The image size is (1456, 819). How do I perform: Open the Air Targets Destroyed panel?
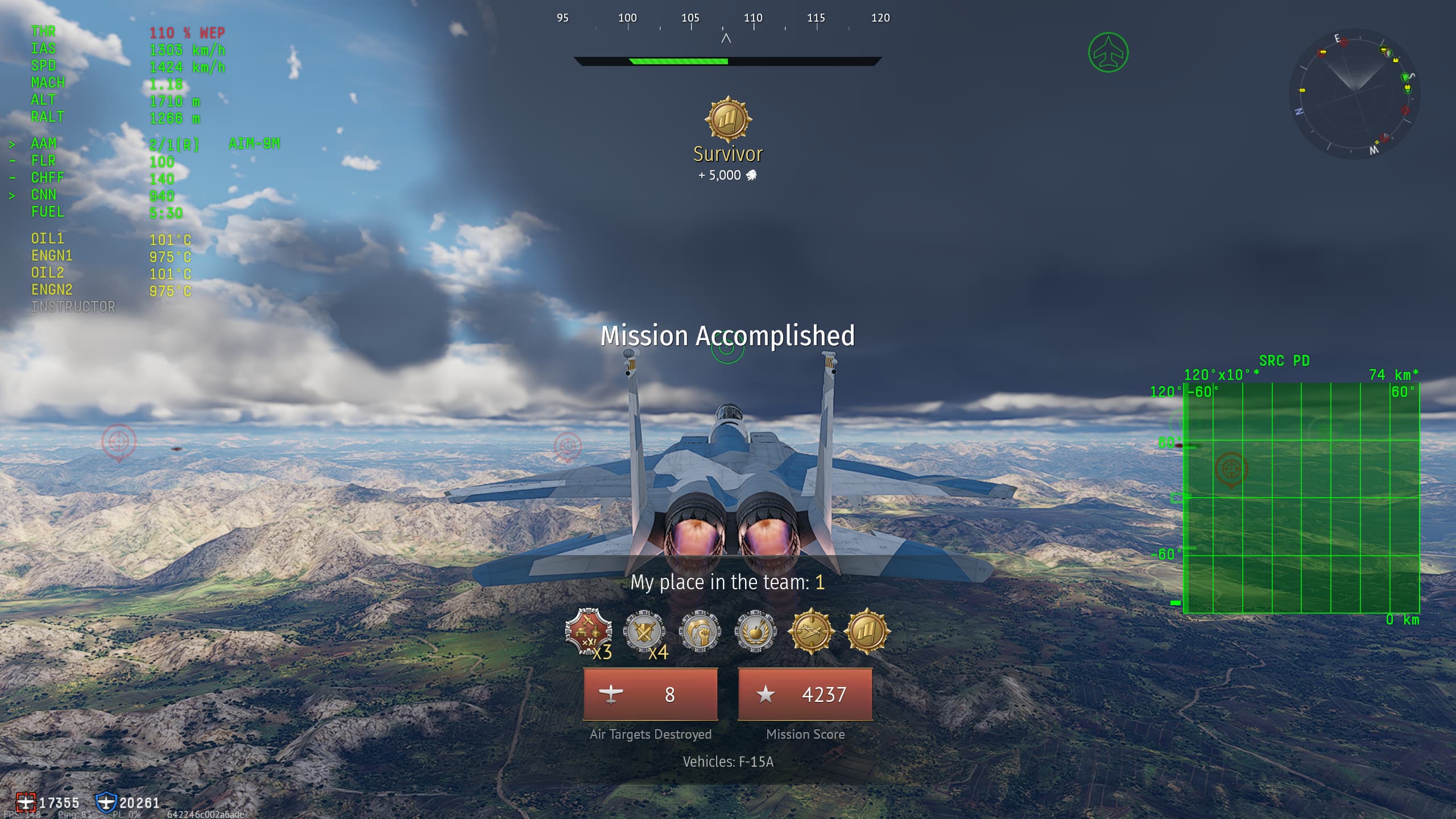tap(650, 694)
